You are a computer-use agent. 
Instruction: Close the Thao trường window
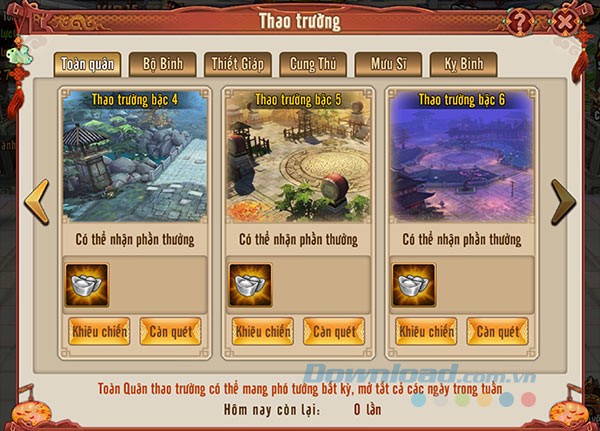pyautogui.click(x=567, y=19)
